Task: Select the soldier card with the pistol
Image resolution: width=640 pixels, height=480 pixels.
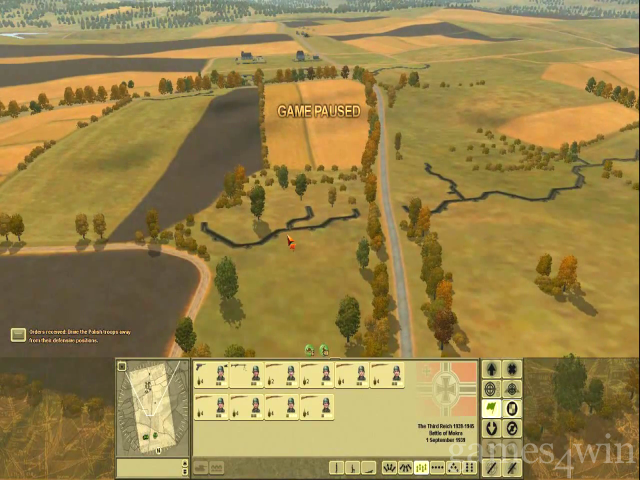Action: (x=212, y=376)
